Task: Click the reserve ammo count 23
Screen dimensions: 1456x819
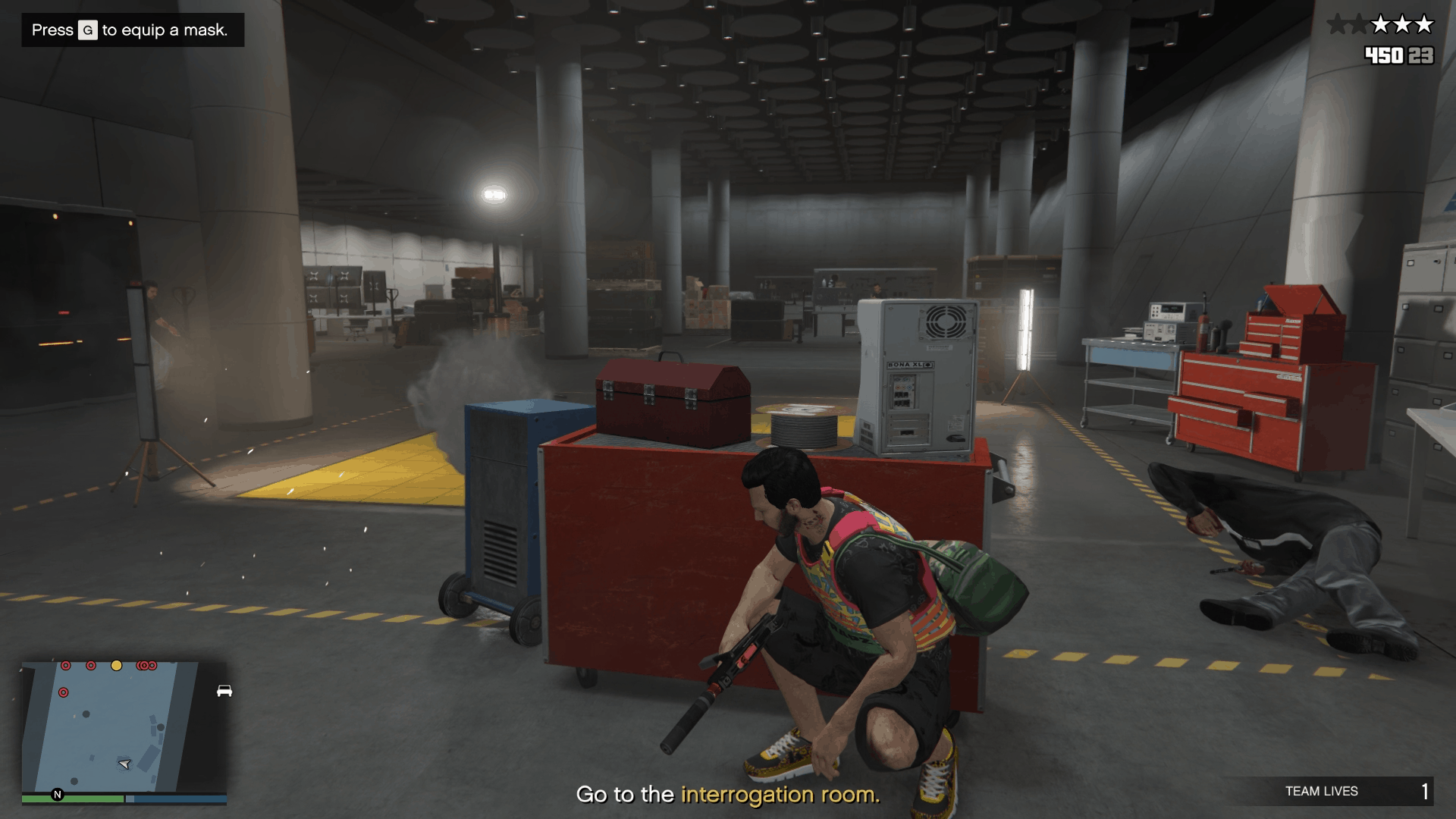Action: coord(1422,56)
